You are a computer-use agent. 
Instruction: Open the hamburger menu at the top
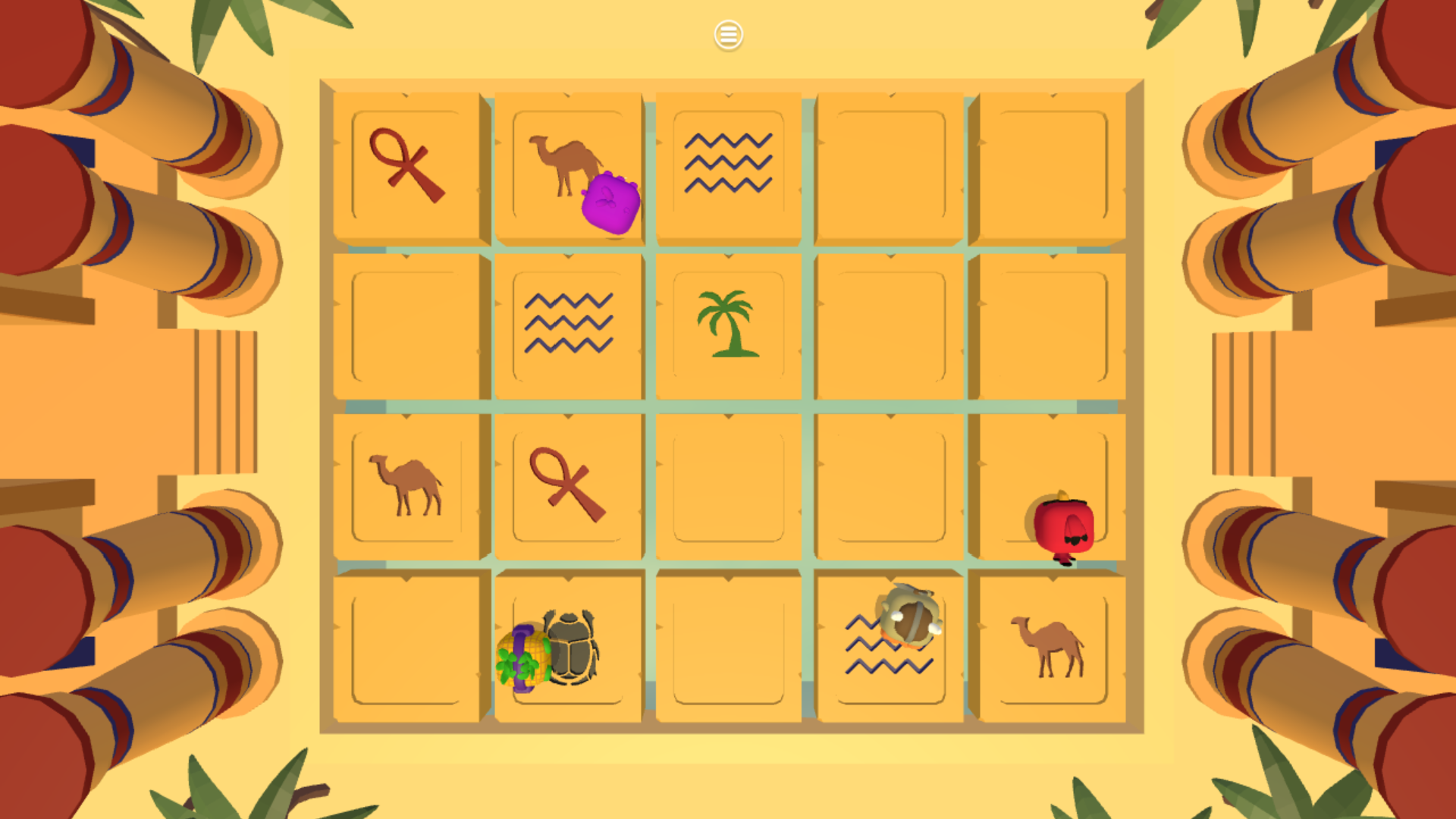click(x=727, y=34)
